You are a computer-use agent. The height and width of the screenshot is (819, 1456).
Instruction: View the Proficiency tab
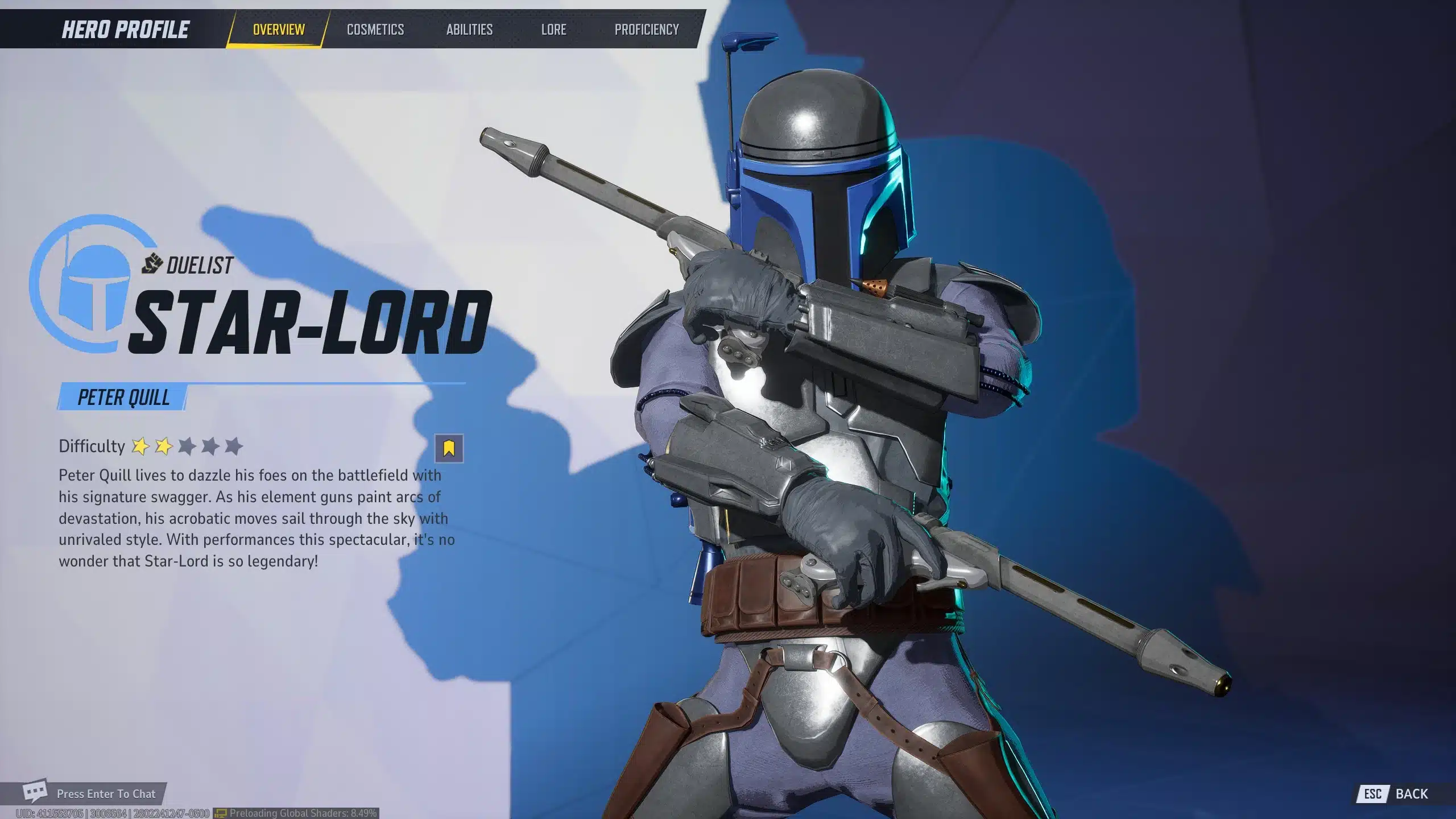[647, 30]
